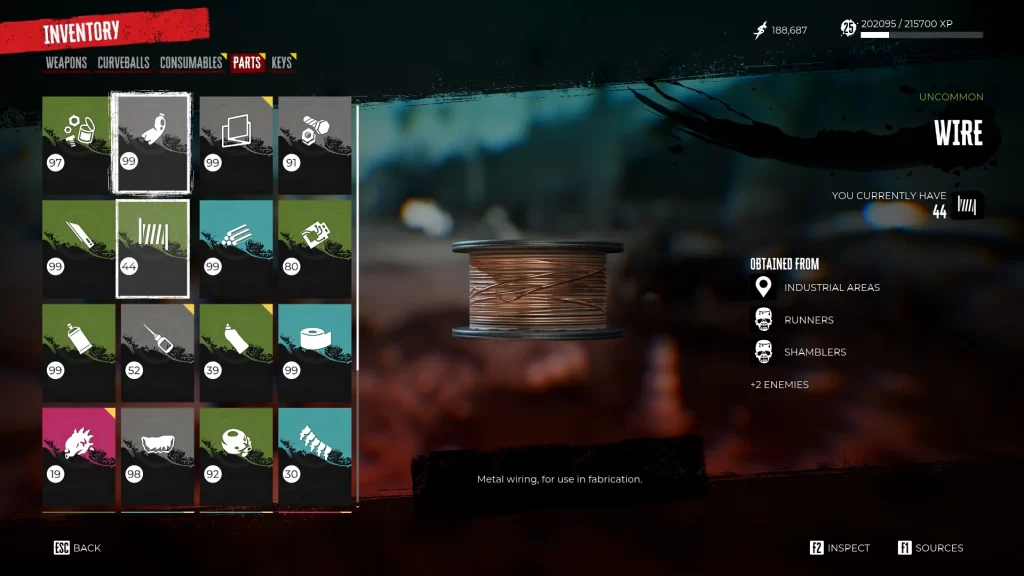Select the spine bone part slot

tap(314, 456)
